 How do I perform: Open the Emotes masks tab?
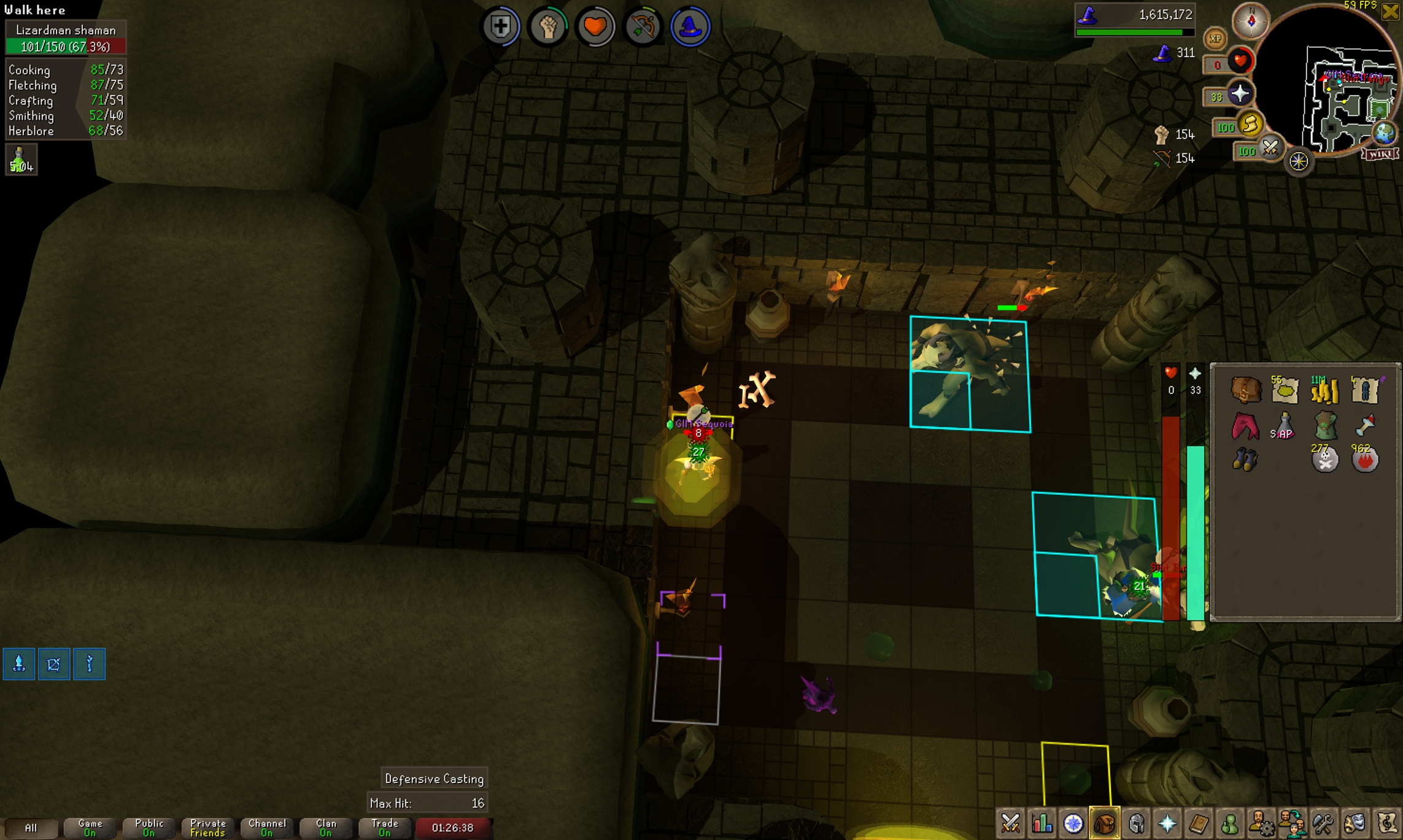tap(1355, 823)
